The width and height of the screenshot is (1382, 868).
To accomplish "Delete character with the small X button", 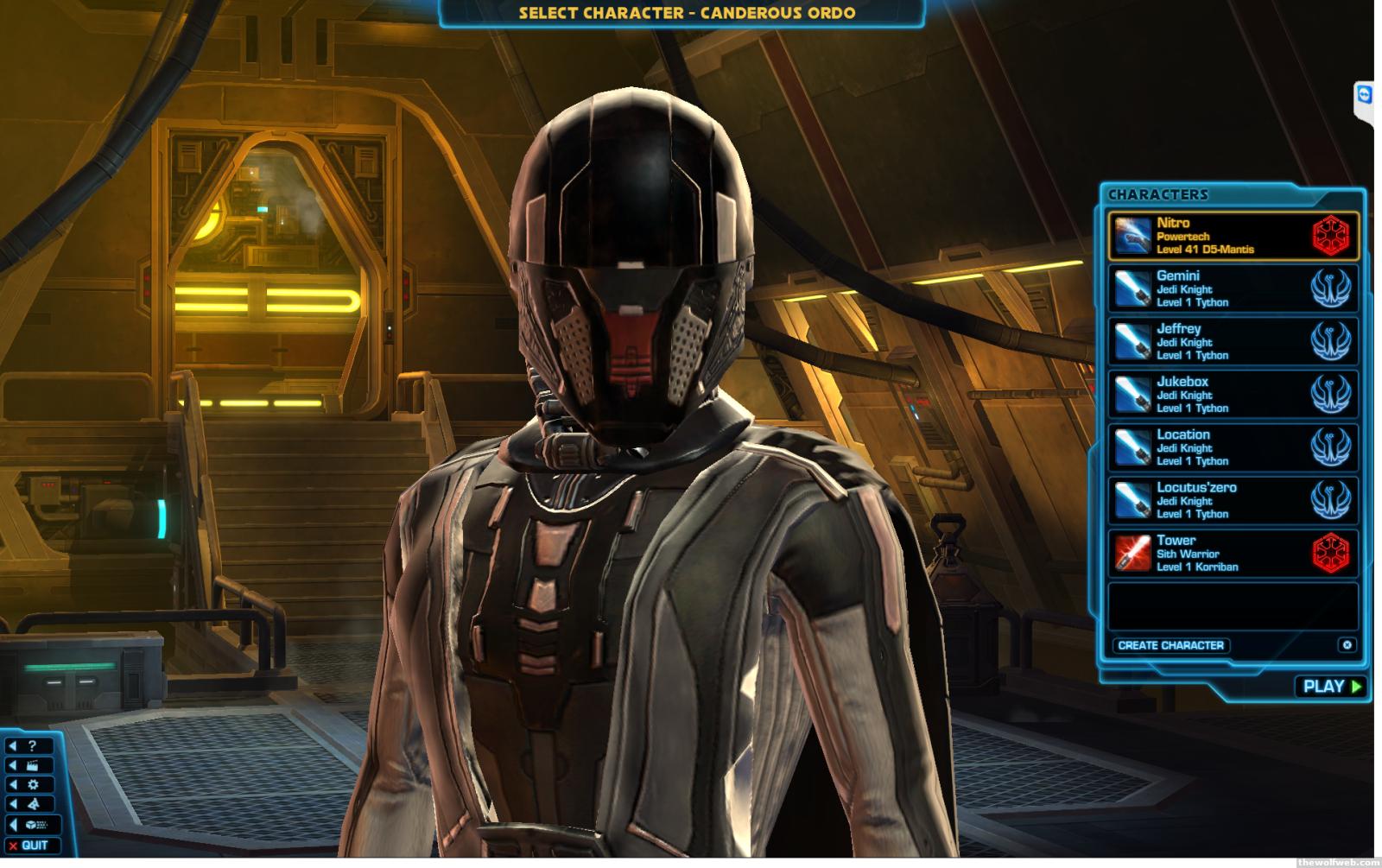I will click(1347, 645).
